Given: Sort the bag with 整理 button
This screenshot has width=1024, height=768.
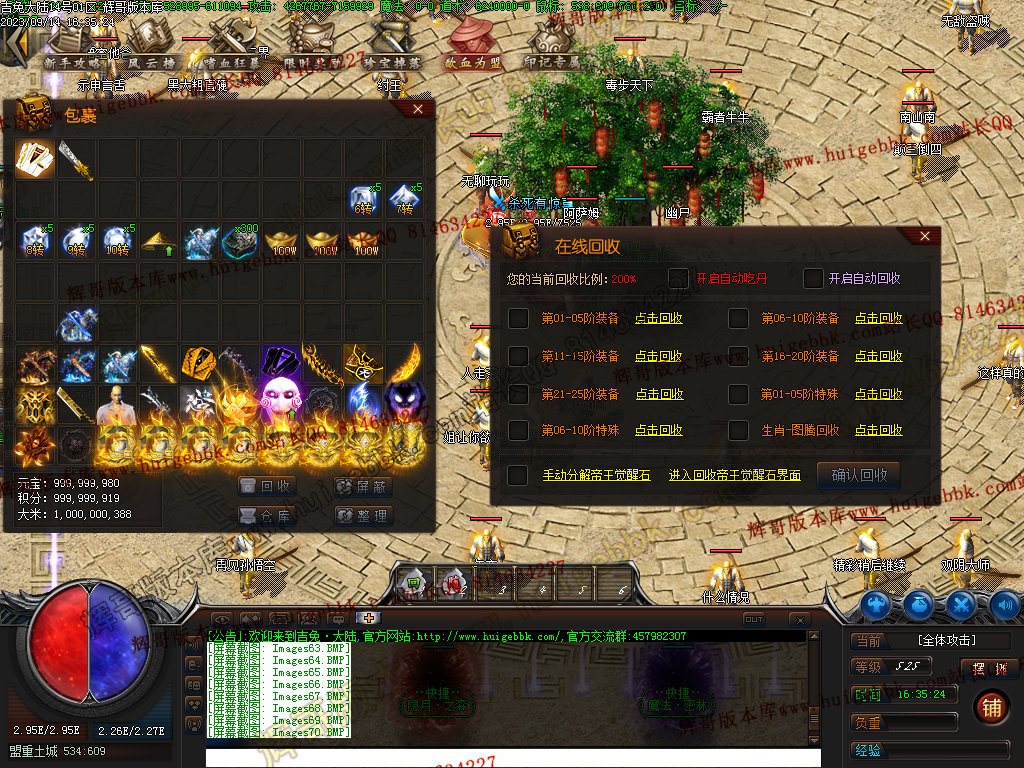Looking at the screenshot, I should [x=362, y=516].
